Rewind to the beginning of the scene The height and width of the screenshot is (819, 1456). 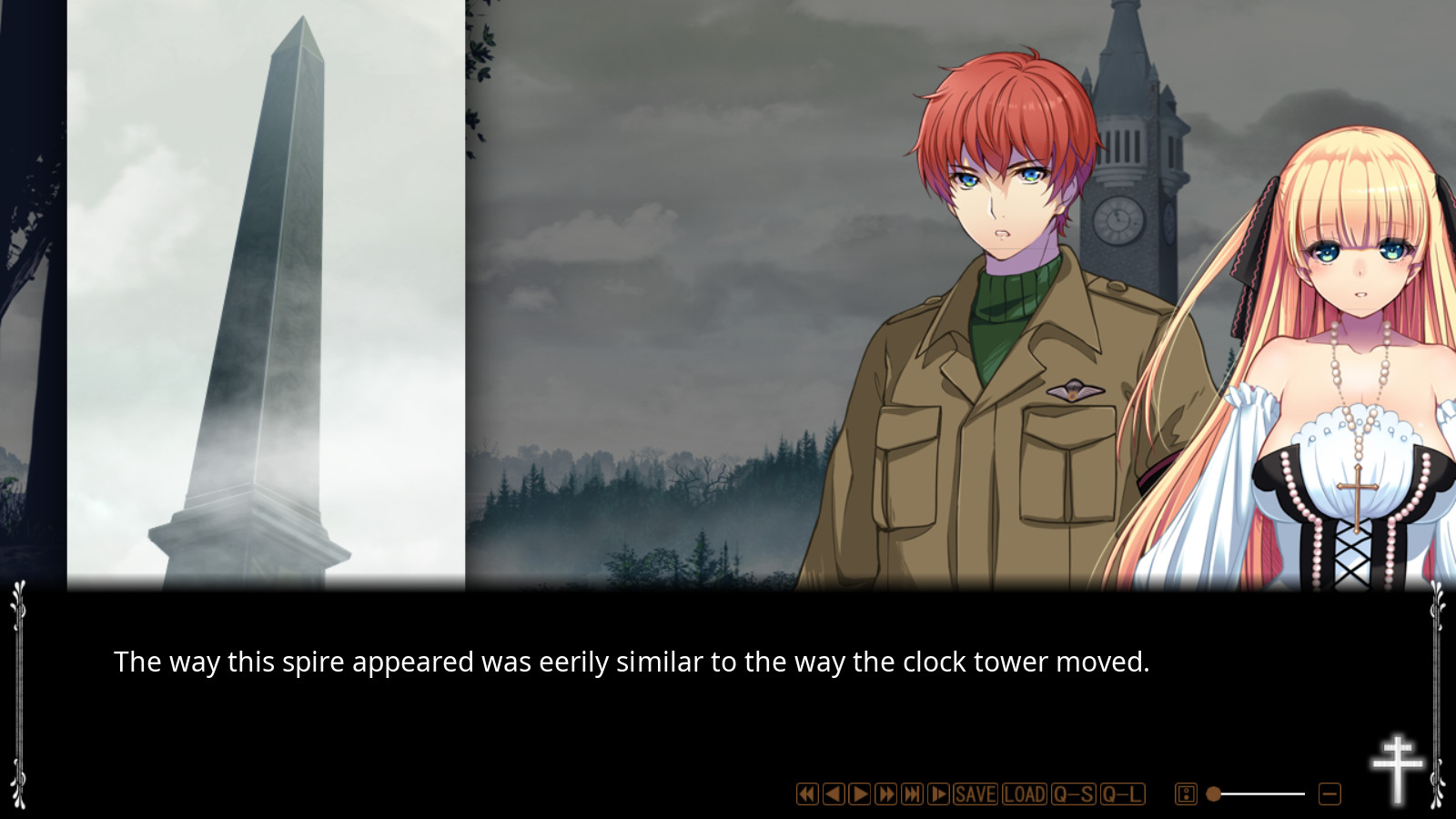pos(806,794)
